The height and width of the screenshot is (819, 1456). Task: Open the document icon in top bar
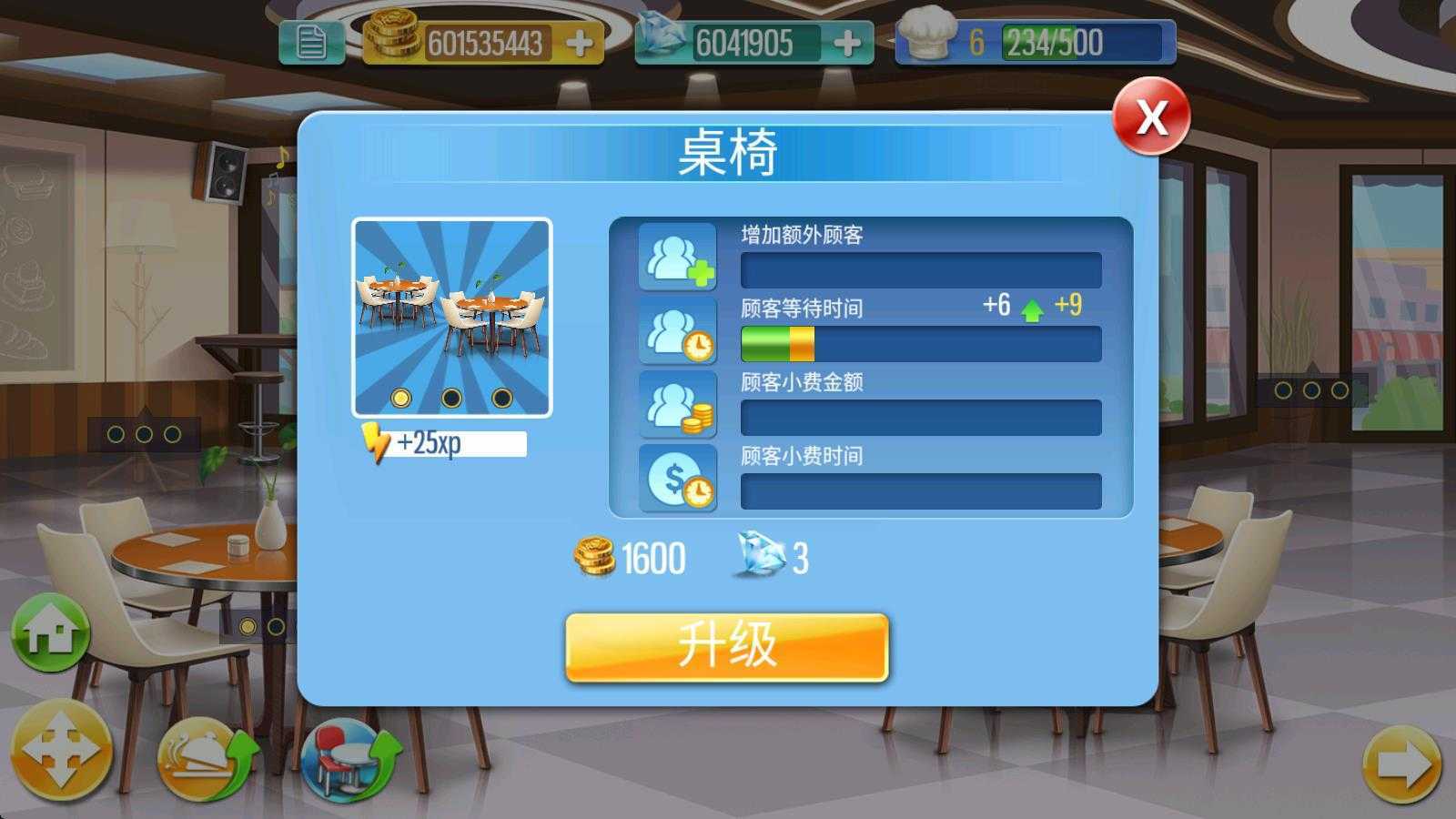pos(310,40)
